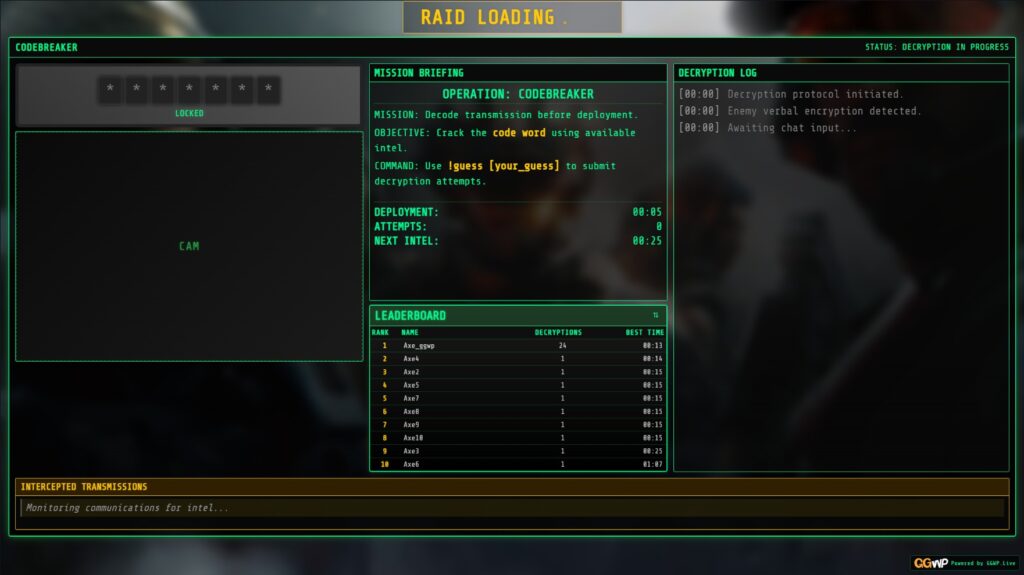
Task: Sort leaderboard by the Decryptions column header
Action: (x=558, y=332)
